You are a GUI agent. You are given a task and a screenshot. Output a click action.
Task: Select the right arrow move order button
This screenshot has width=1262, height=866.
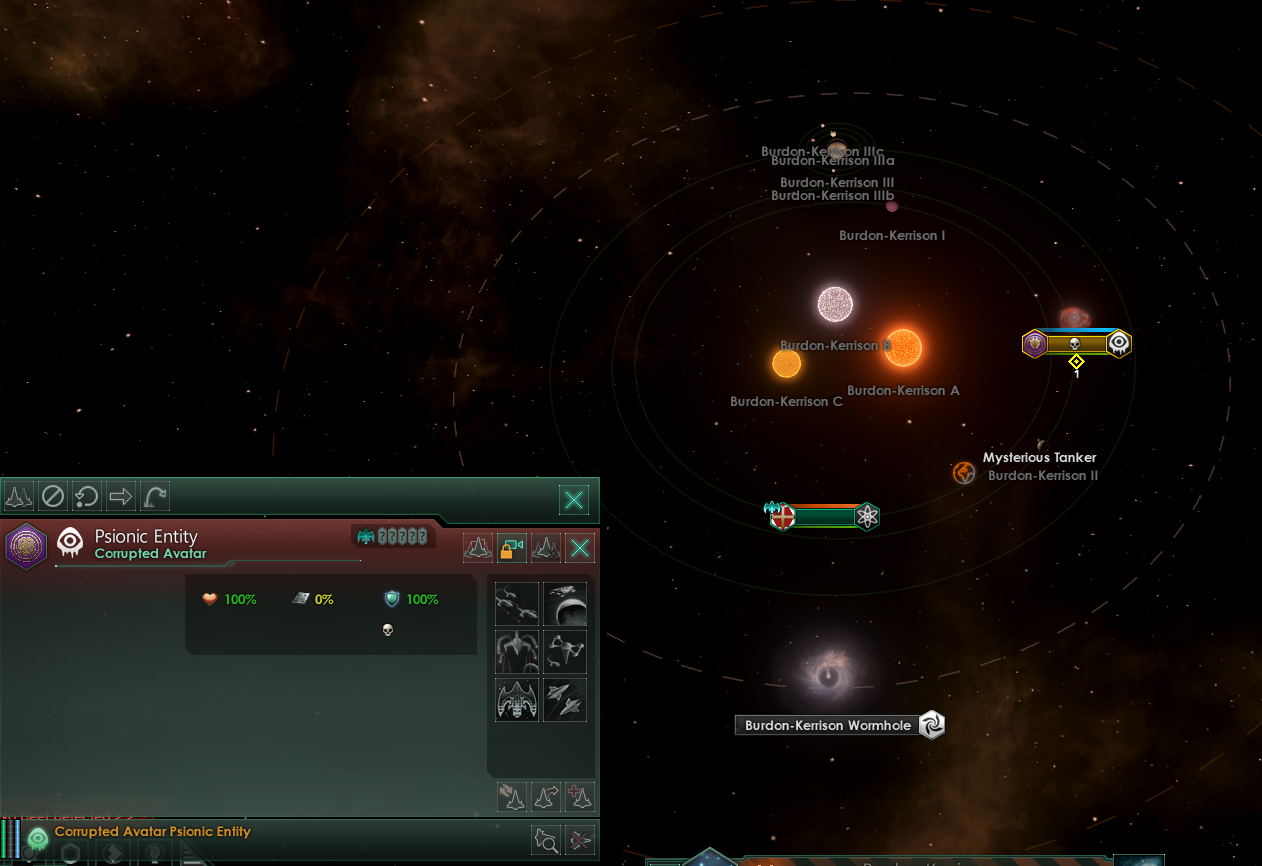121,496
